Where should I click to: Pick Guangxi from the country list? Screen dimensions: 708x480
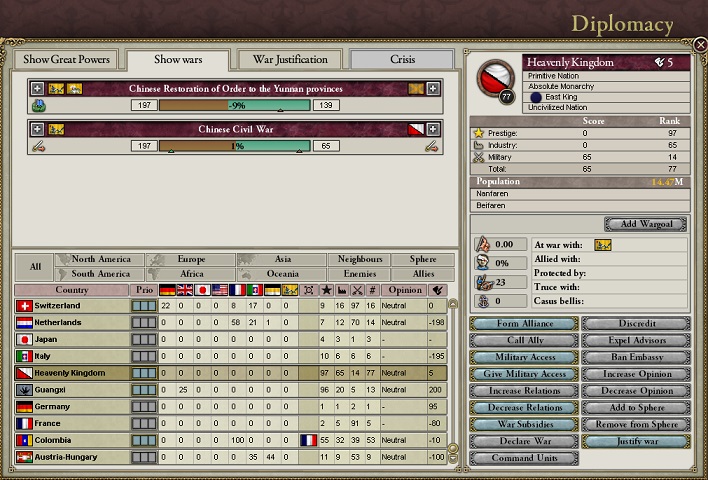point(70,390)
